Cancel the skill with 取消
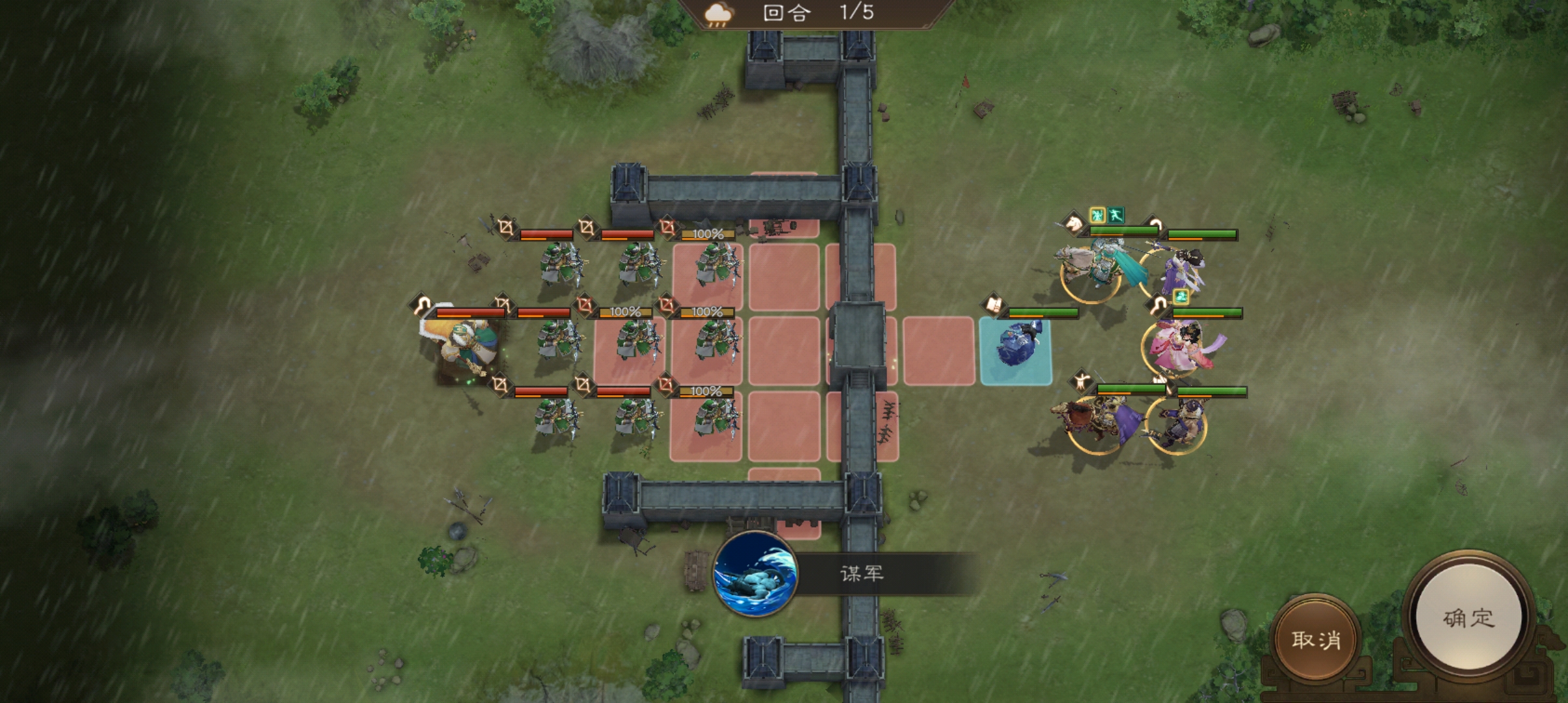Viewport: 1568px width, 703px height. point(1316,639)
